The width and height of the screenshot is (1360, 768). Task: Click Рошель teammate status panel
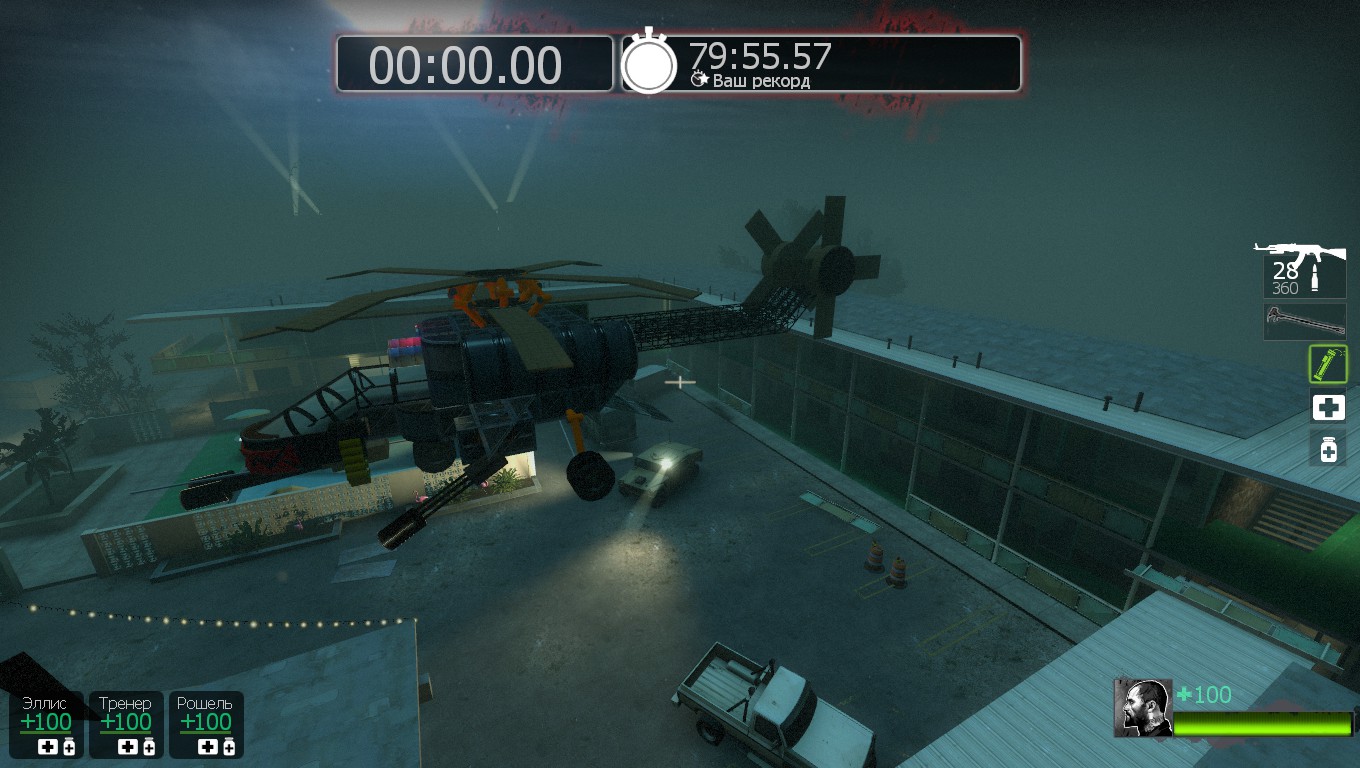point(206,724)
